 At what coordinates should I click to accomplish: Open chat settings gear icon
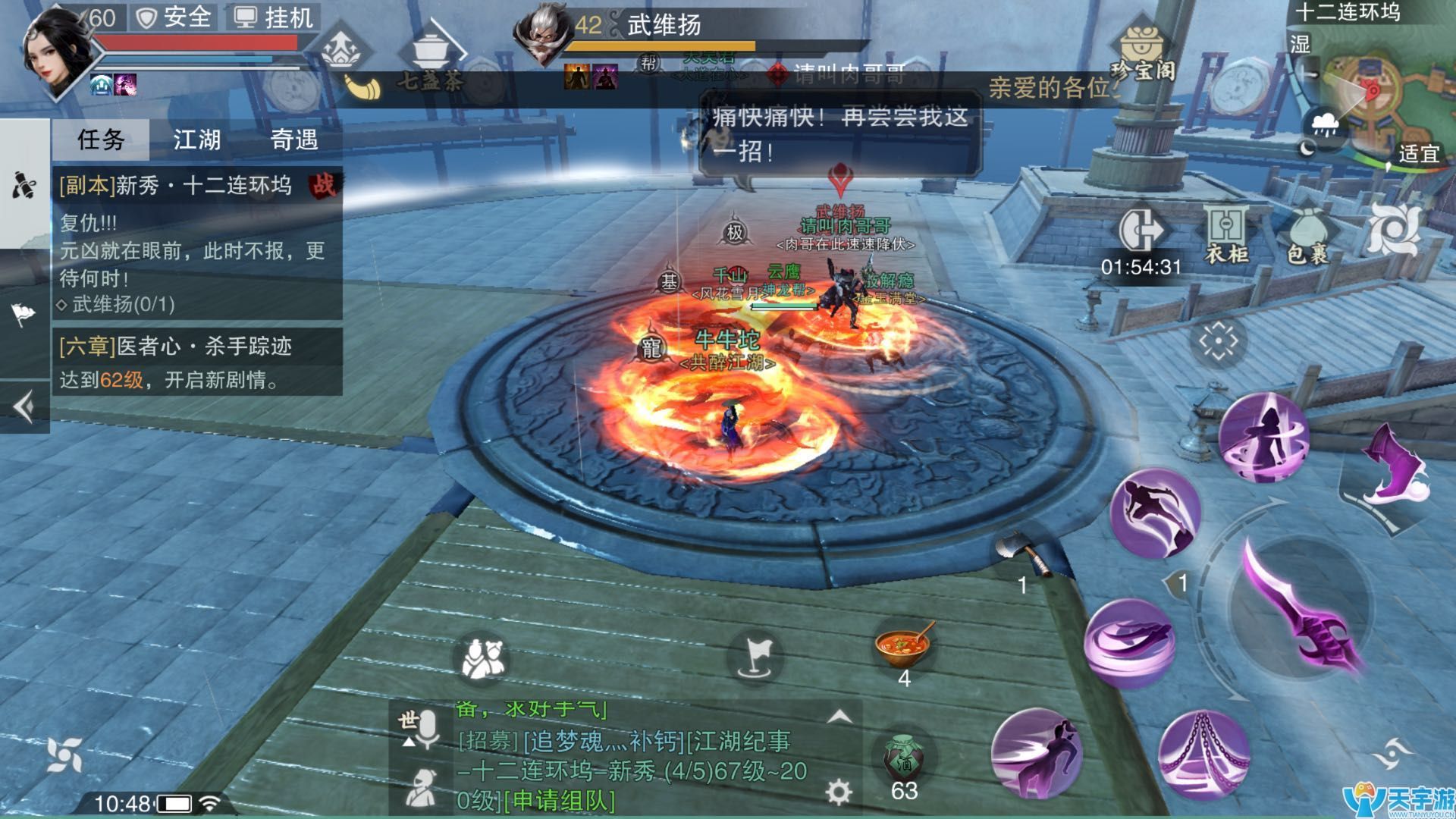(x=838, y=792)
